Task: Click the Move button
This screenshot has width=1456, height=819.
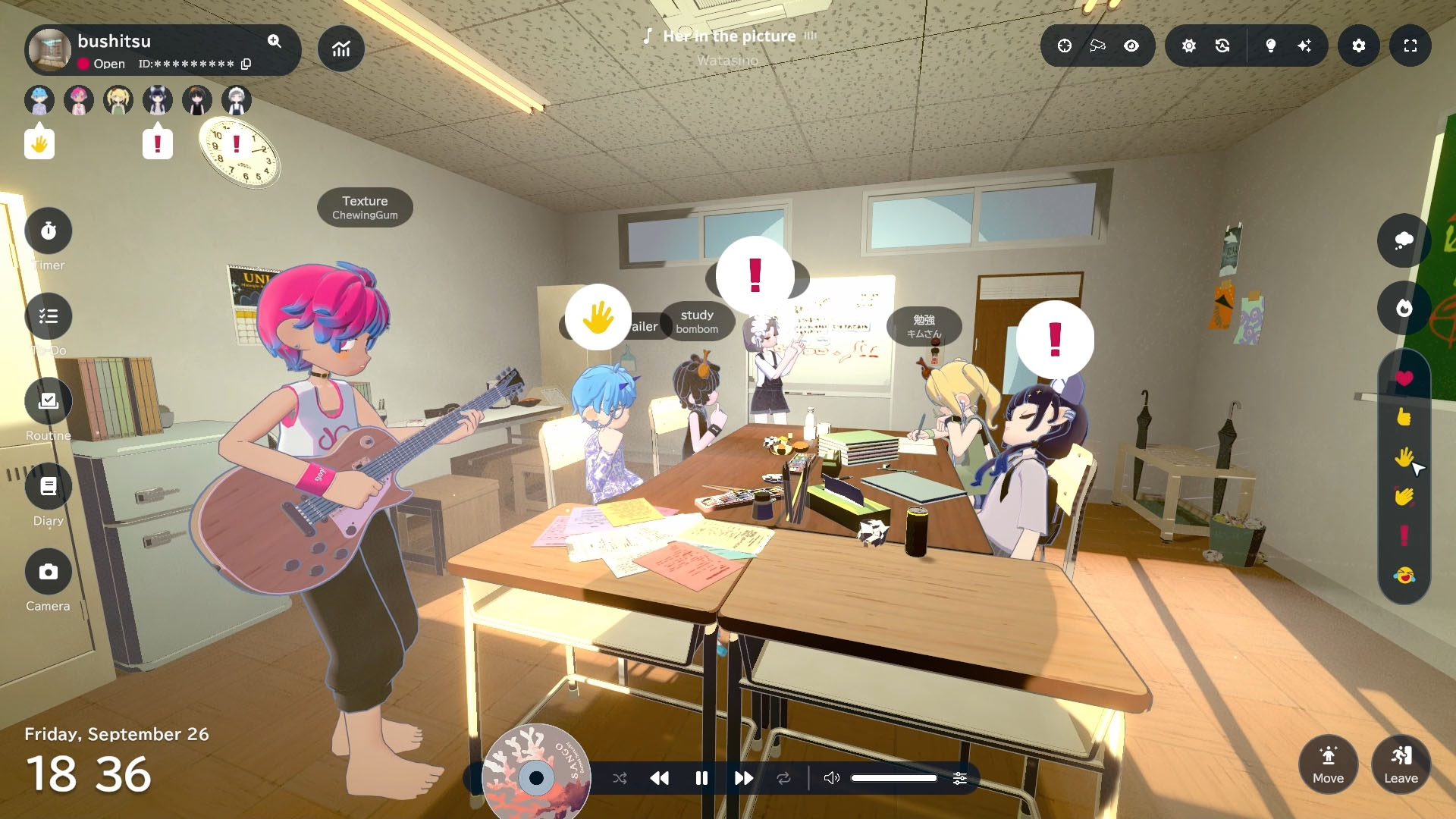Action: click(1328, 764)
